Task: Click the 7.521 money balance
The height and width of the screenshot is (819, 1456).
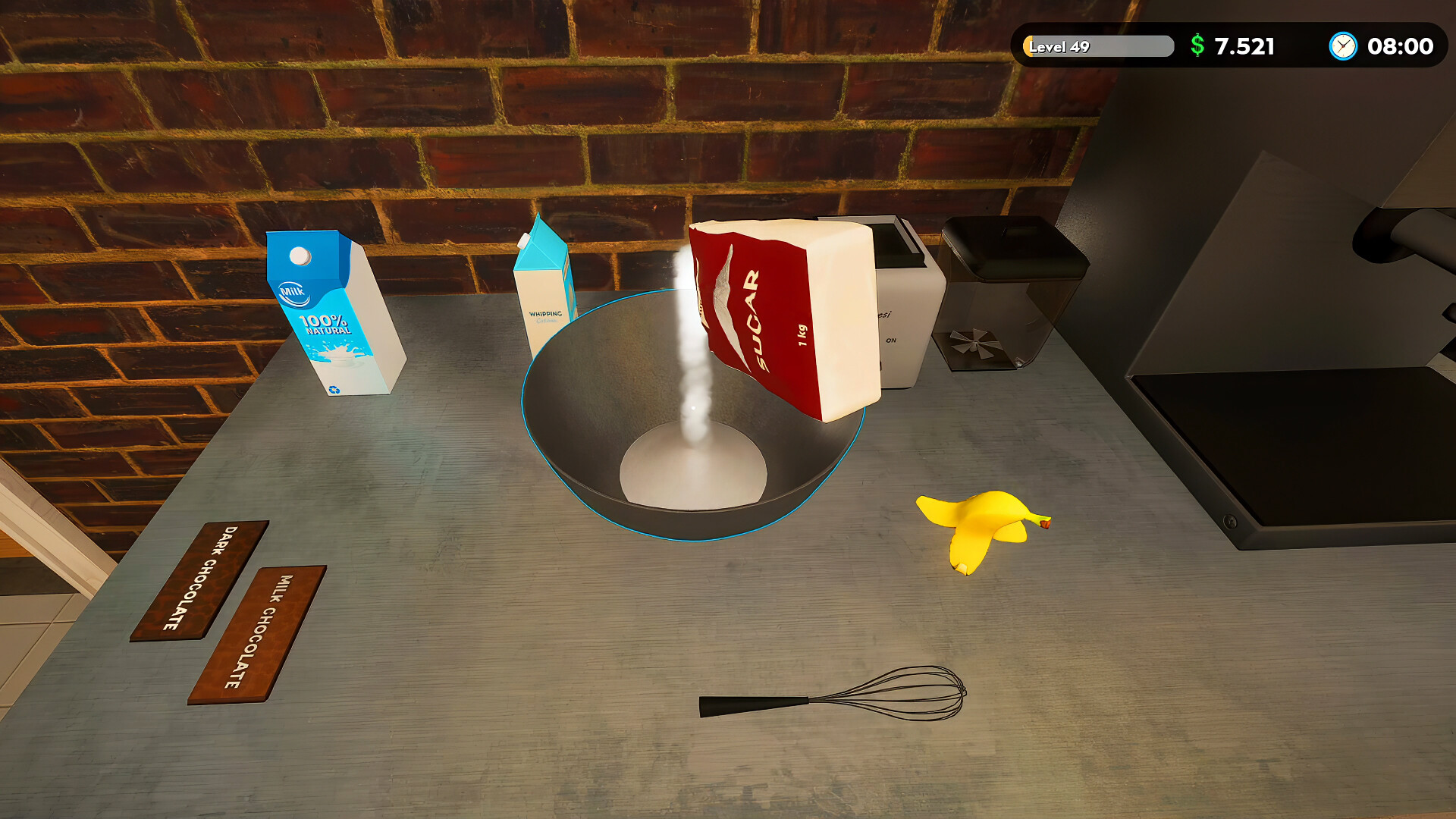Action: click(x=1244, y=47)
